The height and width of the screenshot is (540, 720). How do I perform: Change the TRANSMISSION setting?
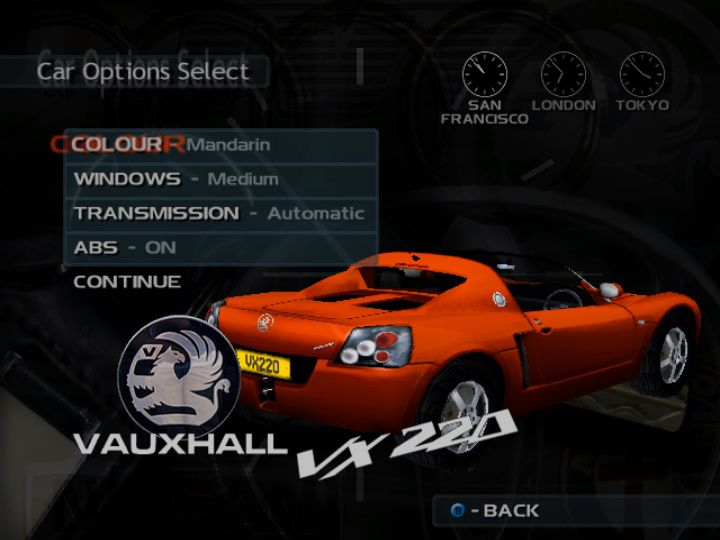tap(220, 213)
